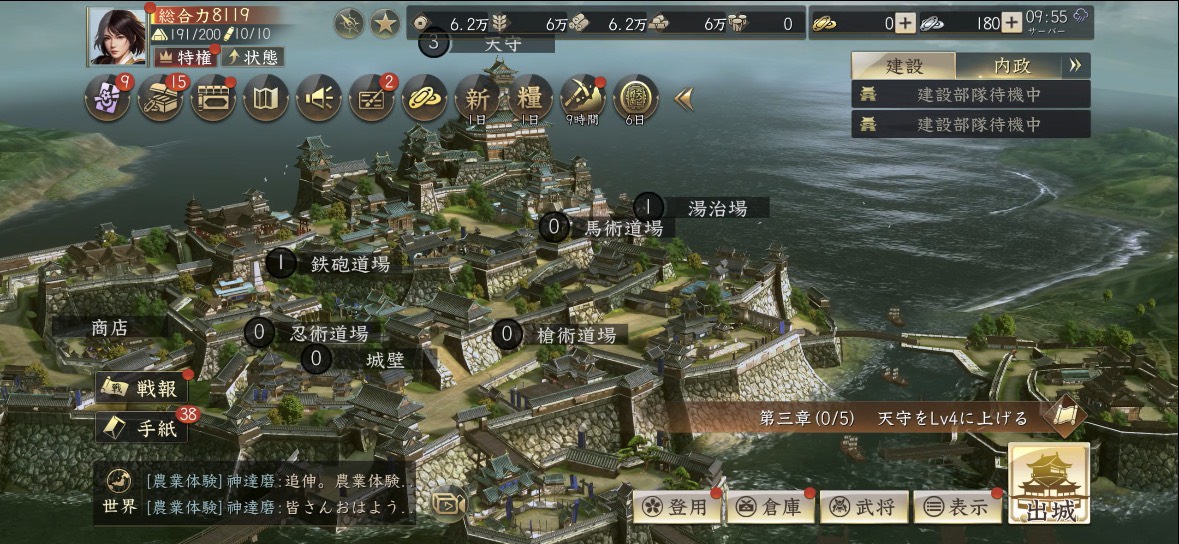This screenshot has height=544, width=1179.
Task: Open the 特権 privileges button
Action: (187, 57)
